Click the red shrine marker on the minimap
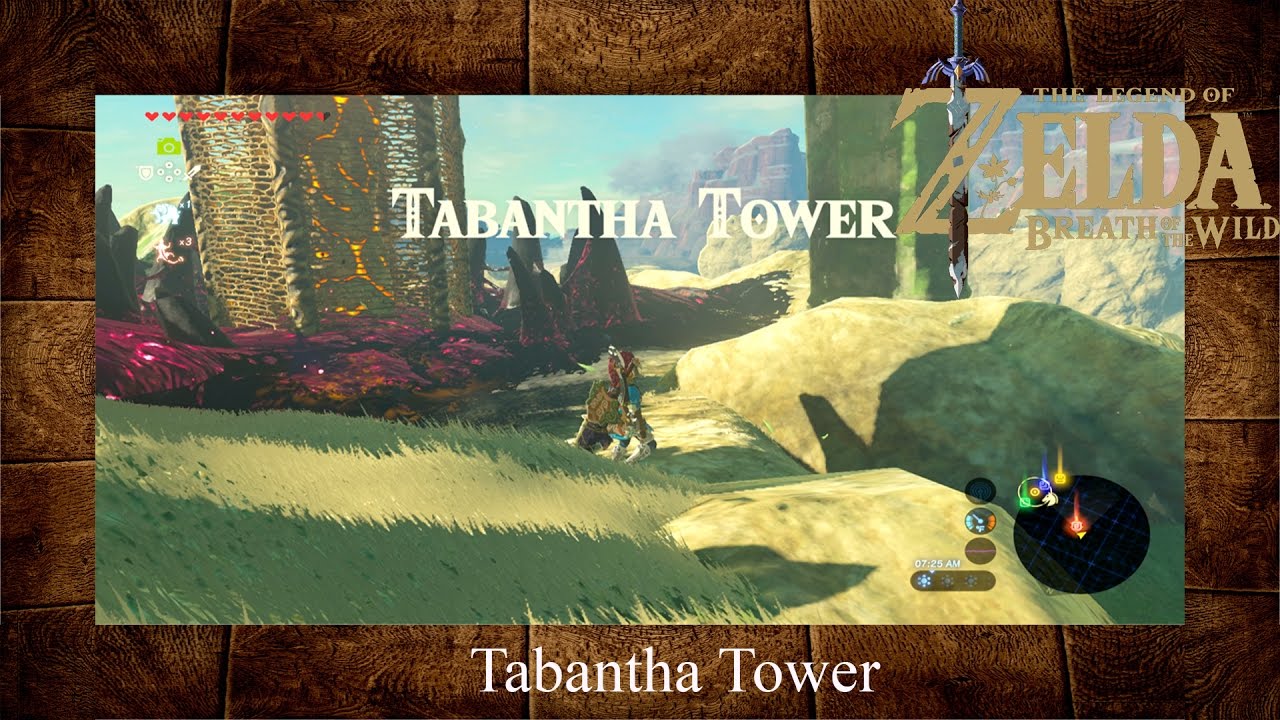This screenshot has width=1280, height=720. pos(1076,525)
